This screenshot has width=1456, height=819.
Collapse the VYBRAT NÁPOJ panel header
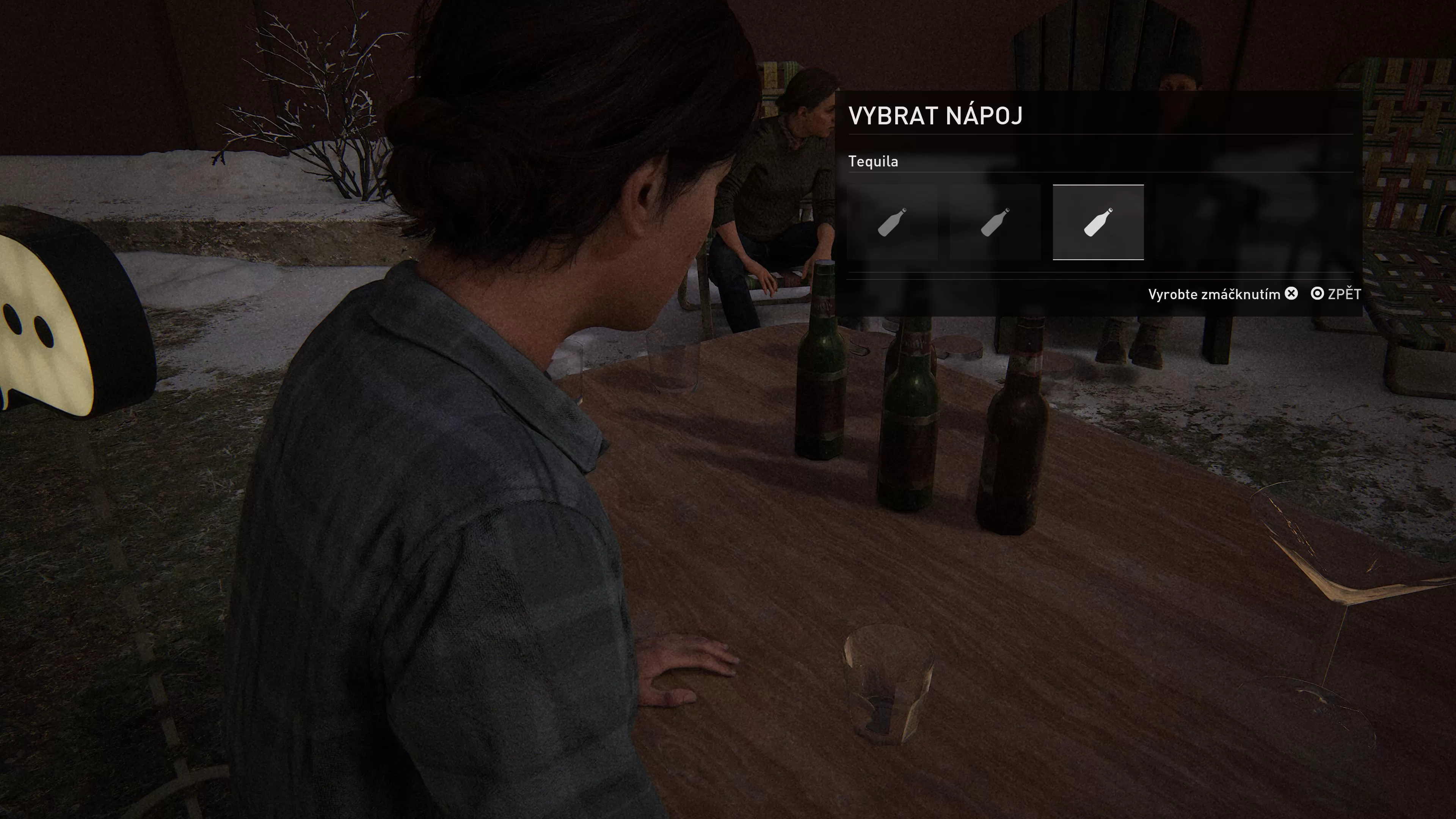point(935,115)
